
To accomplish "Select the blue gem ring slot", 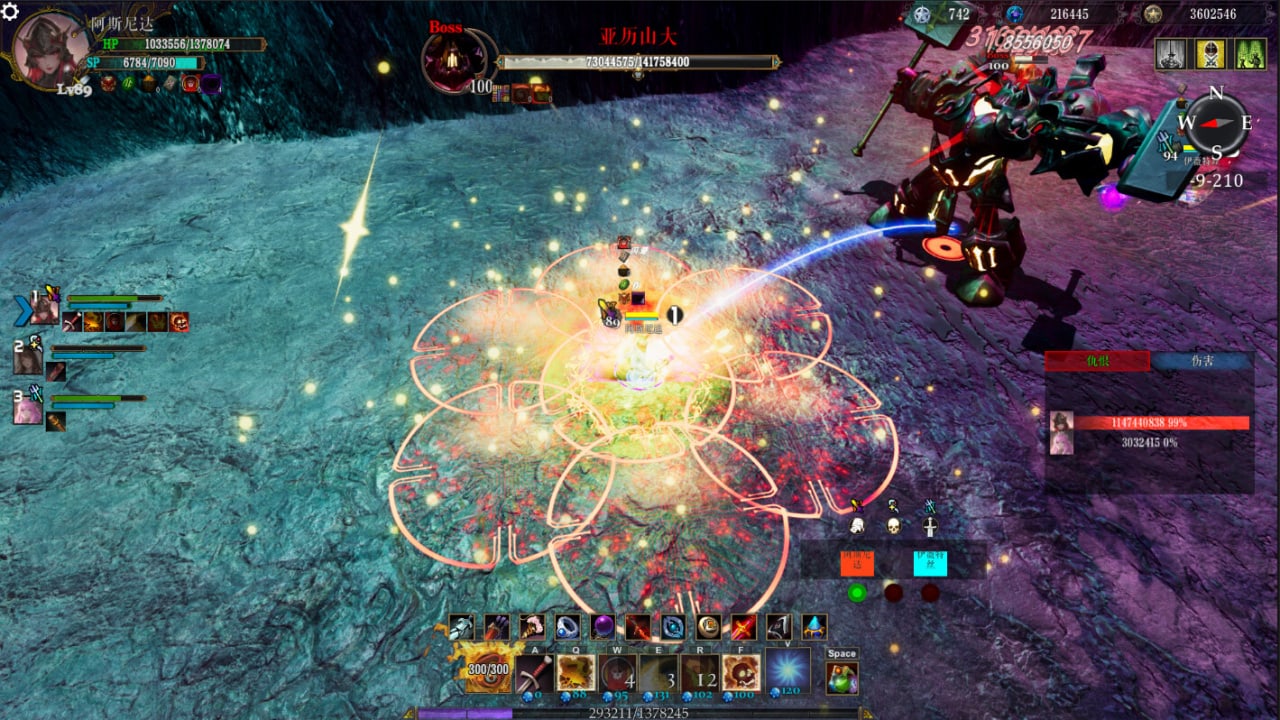I will [568, 627].
